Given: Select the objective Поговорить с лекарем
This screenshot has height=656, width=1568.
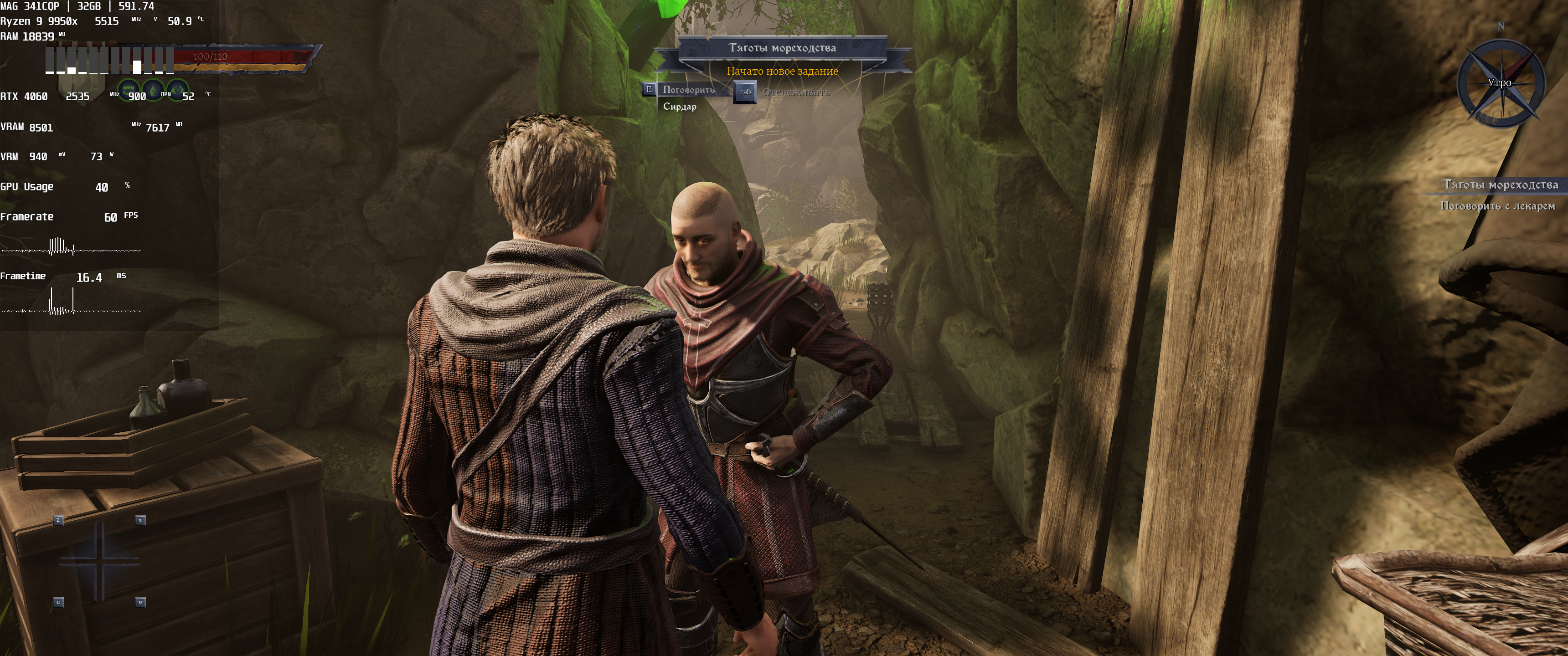Looking at the screenshot, I should 1497,206.
